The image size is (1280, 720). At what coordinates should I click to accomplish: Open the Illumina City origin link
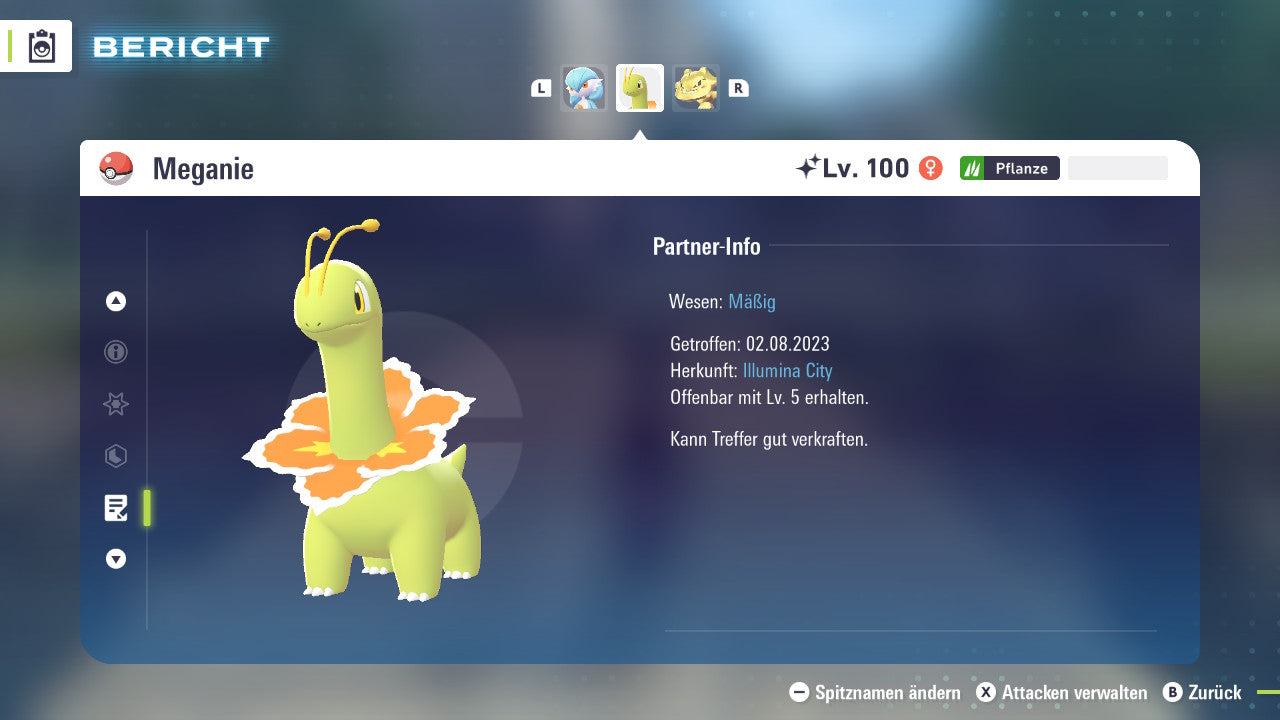[x=788, y=370]
